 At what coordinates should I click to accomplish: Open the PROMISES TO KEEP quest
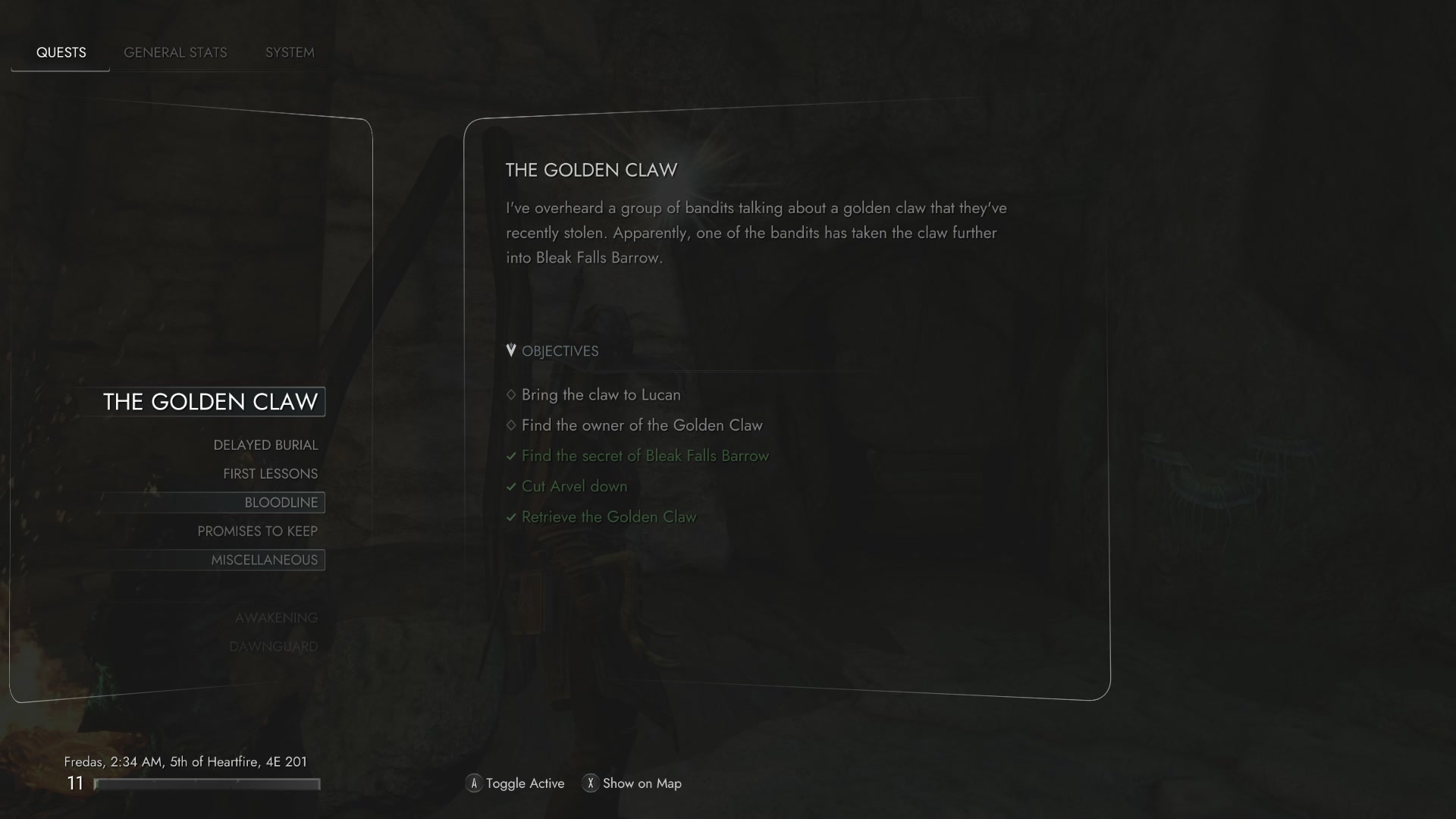coord(257,531)
